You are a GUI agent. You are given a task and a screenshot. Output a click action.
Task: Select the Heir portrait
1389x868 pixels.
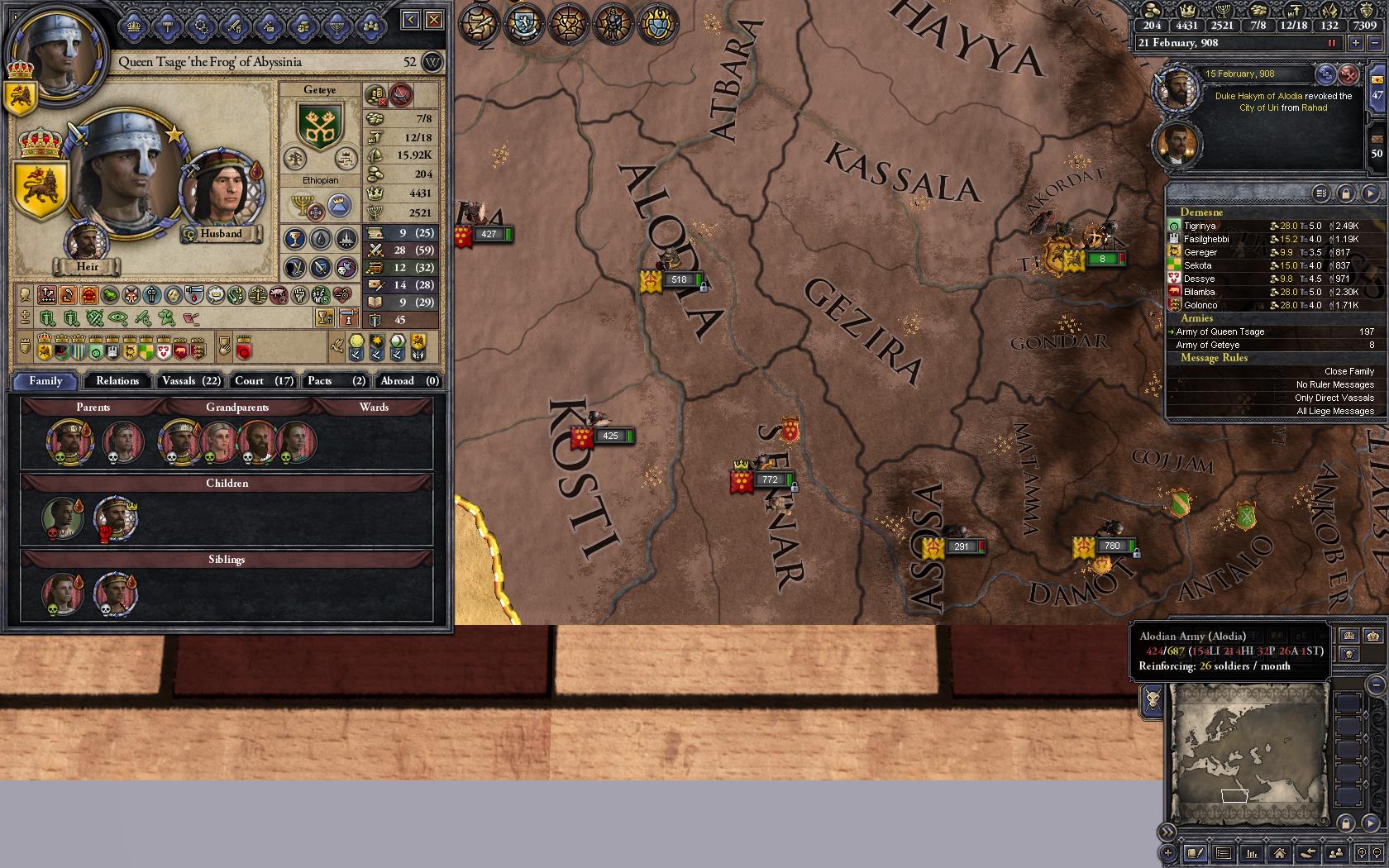click(87, 240)
